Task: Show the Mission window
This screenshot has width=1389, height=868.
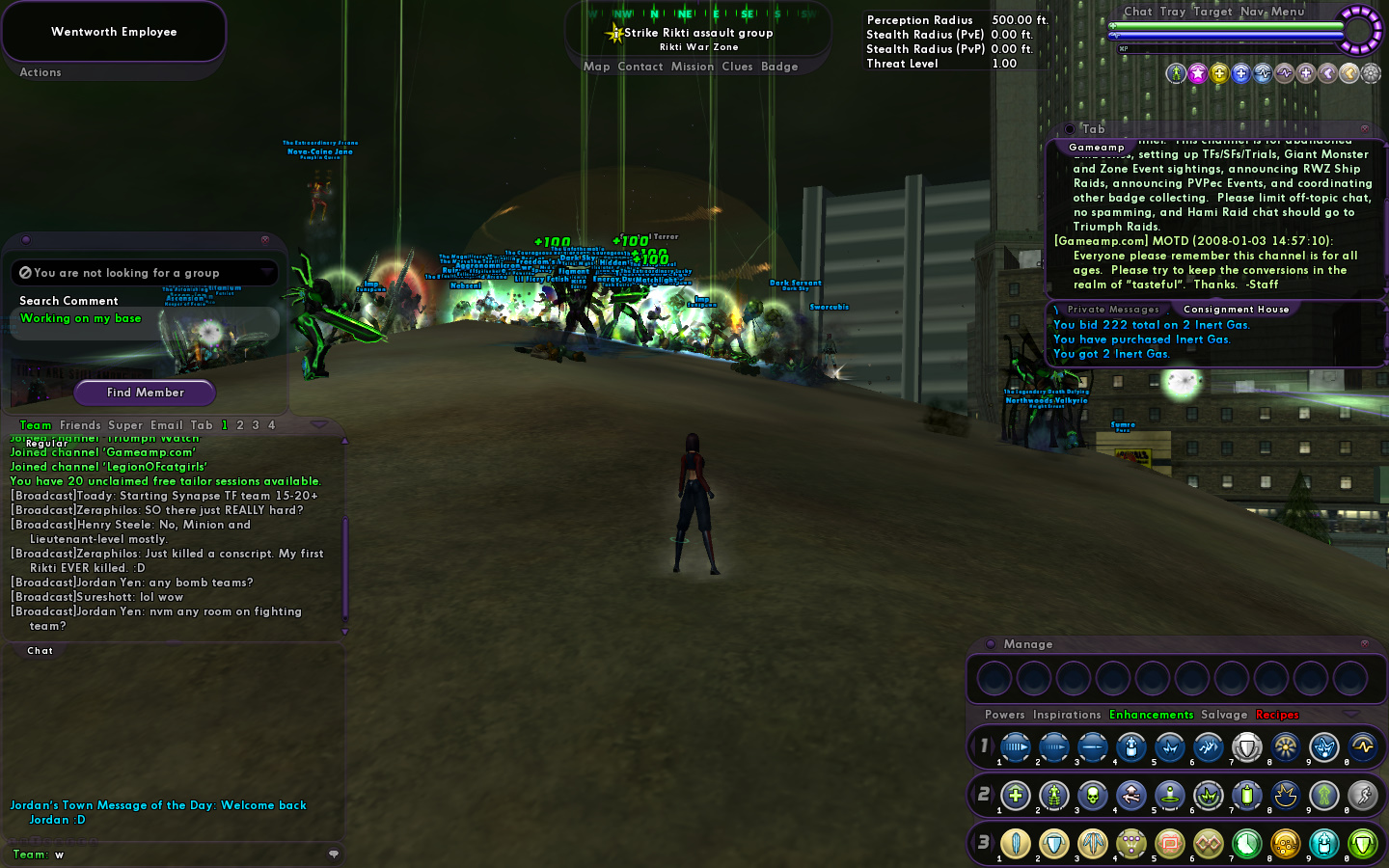Action: click(x=692, y=67)
